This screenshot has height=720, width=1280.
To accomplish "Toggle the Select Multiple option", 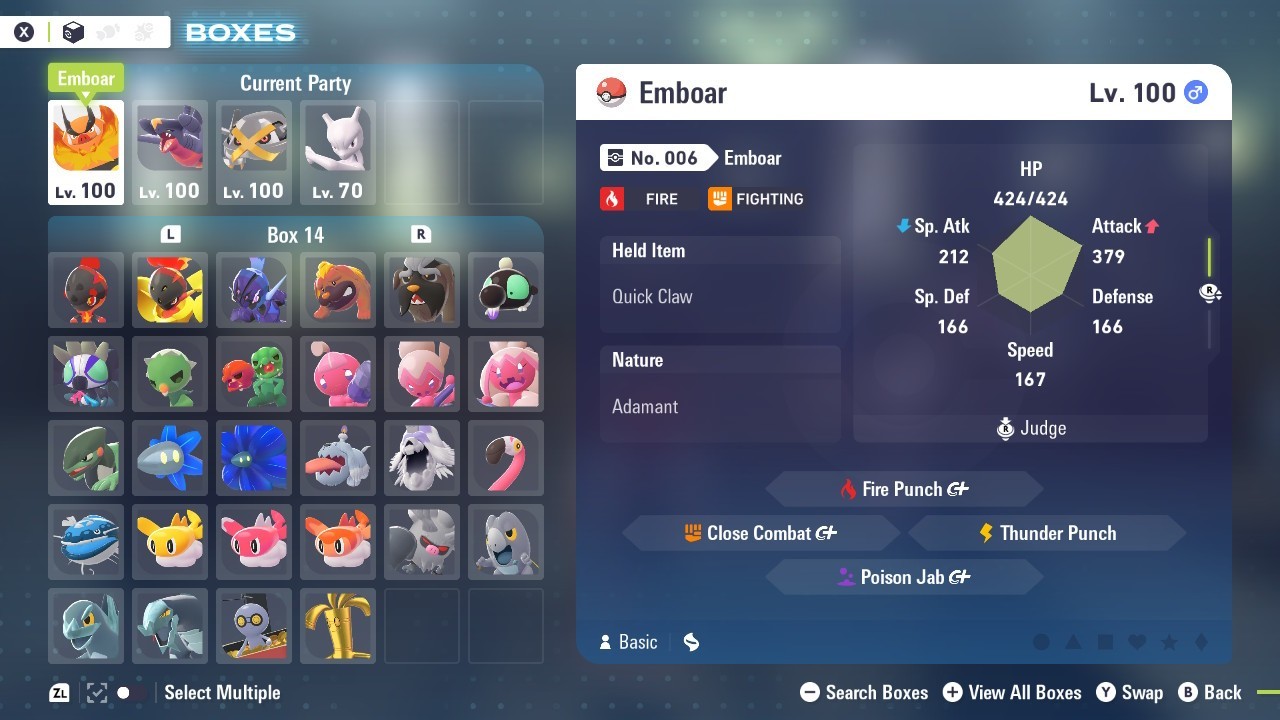I will [x=220, y=692].
